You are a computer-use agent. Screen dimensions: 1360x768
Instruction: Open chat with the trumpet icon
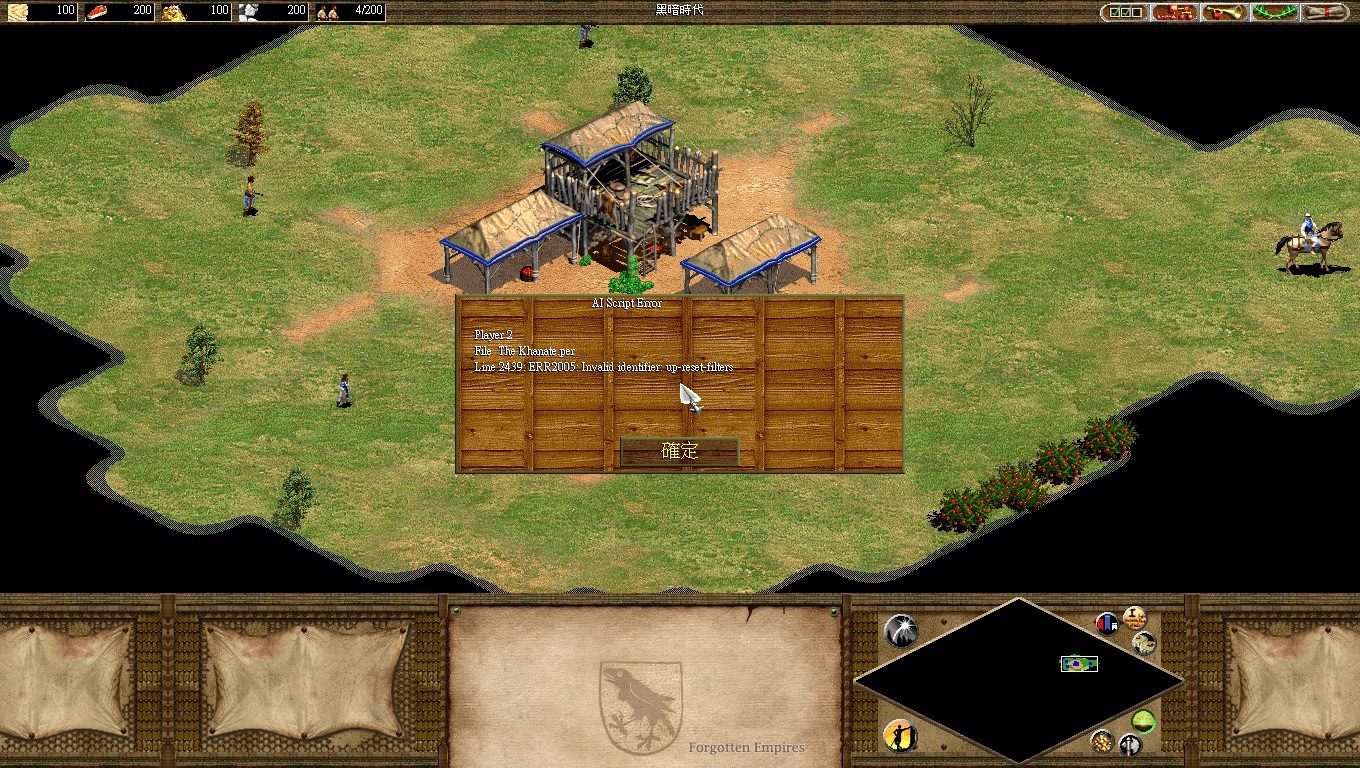click(x=1224, y=12)
